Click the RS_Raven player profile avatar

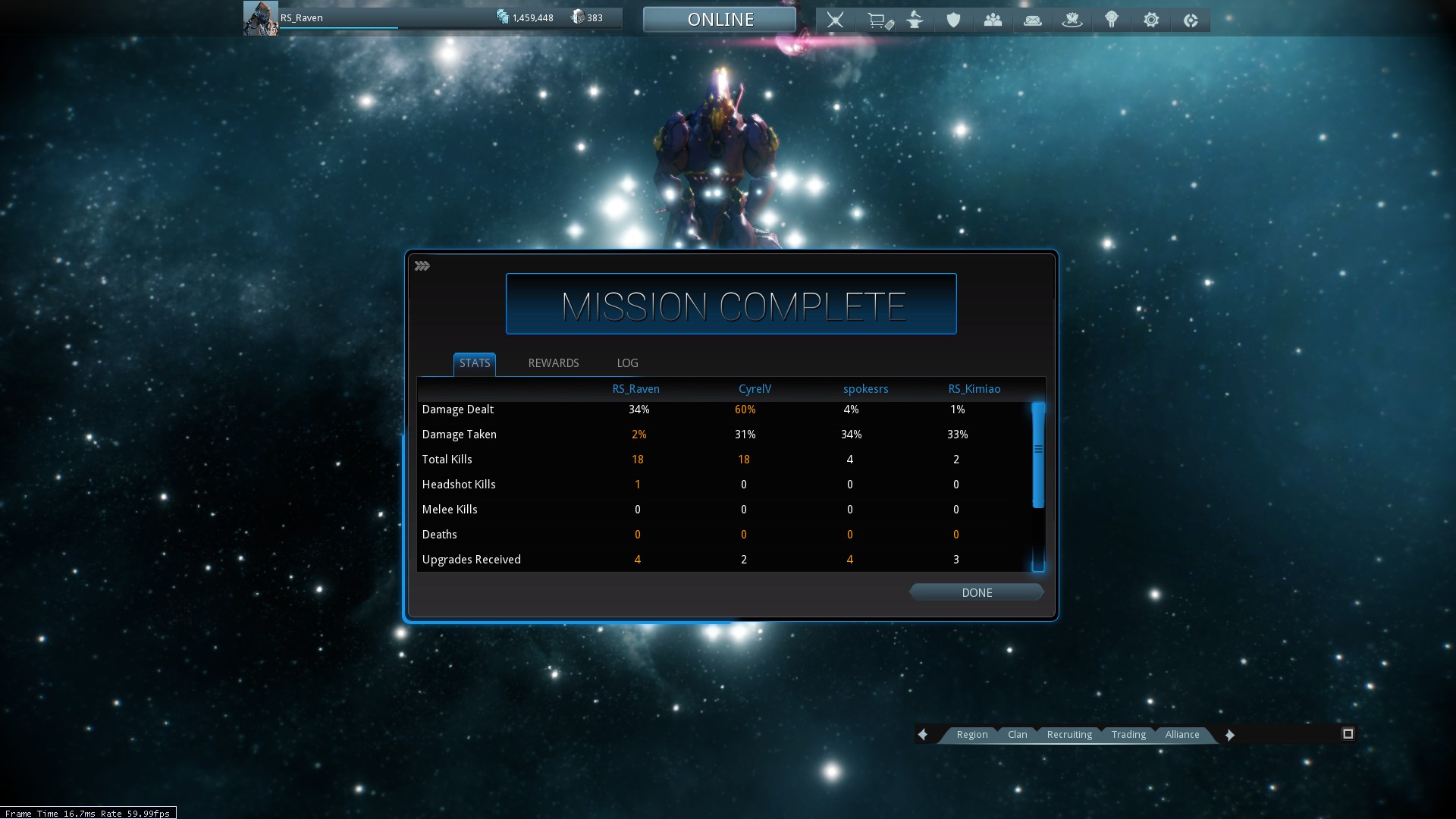coord(260,18)
